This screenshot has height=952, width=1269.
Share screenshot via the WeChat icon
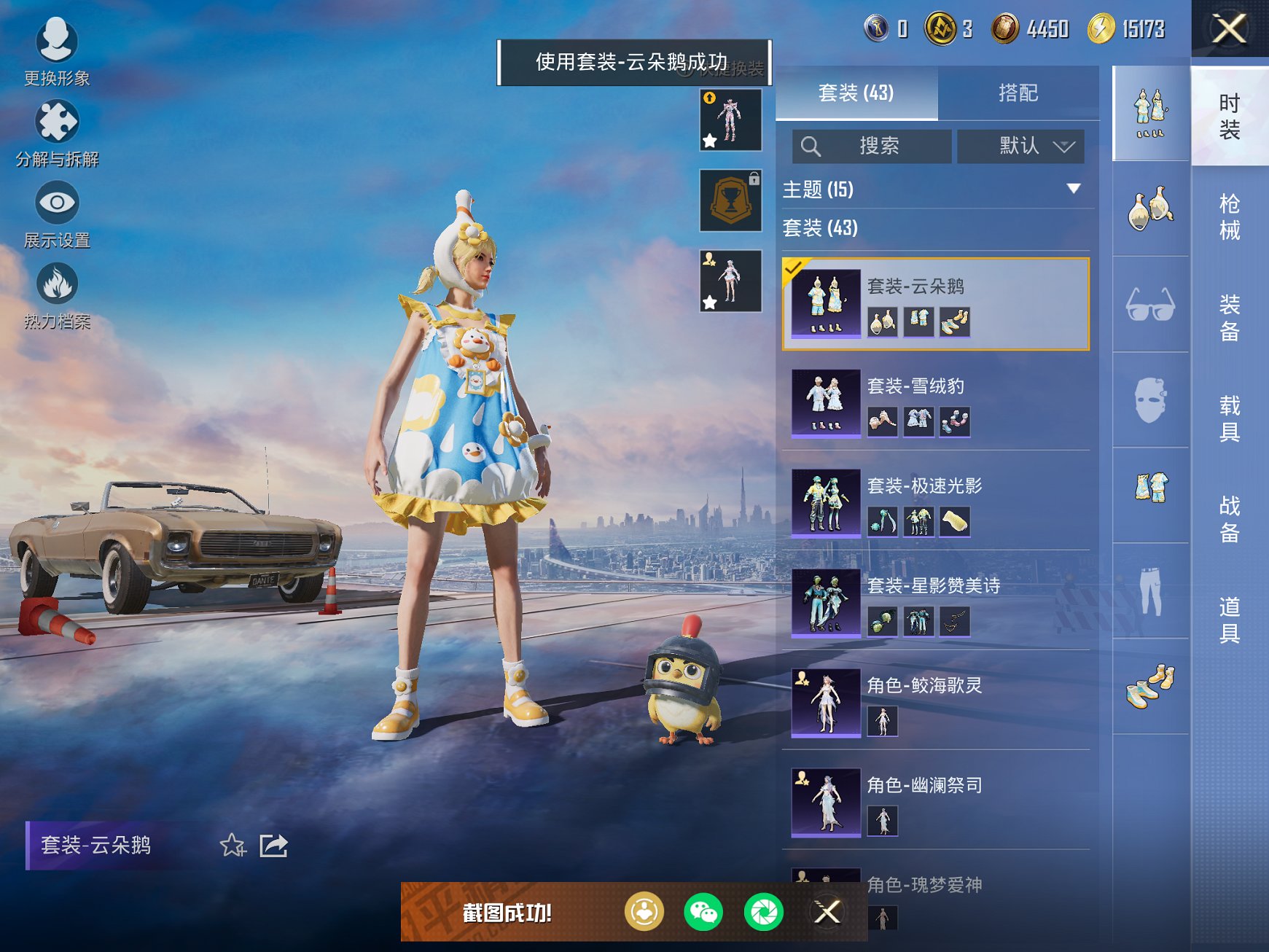(705, 911)
